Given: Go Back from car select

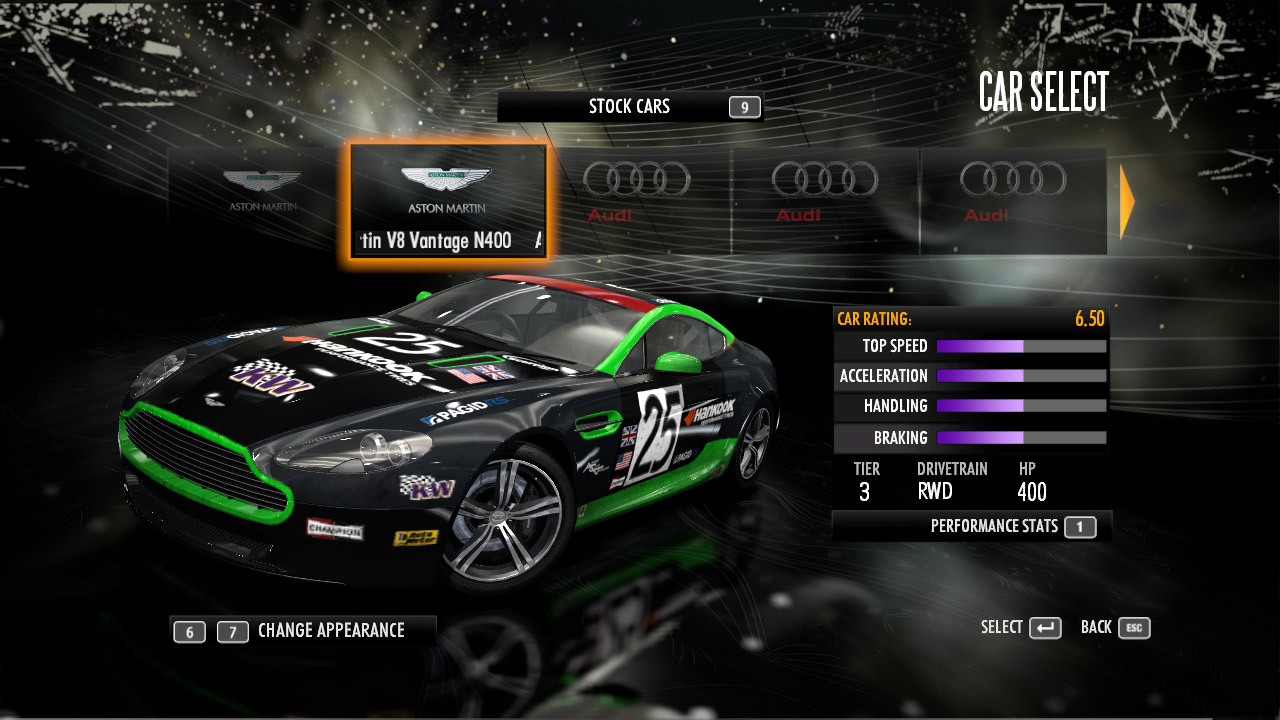Looking at the screenshot, I should click(1115, 628).
